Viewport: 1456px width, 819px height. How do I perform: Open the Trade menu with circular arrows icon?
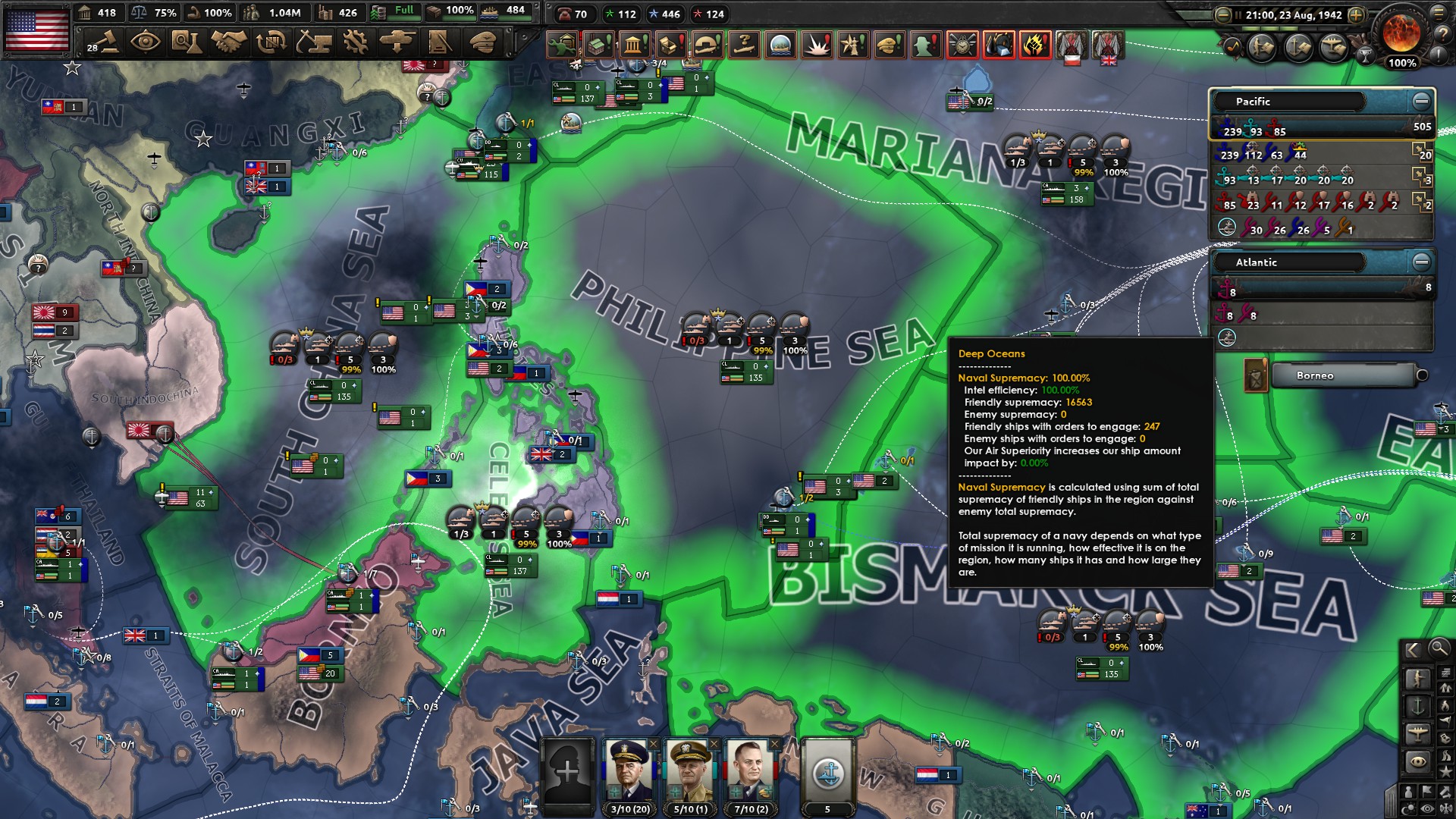pos(271,43)
